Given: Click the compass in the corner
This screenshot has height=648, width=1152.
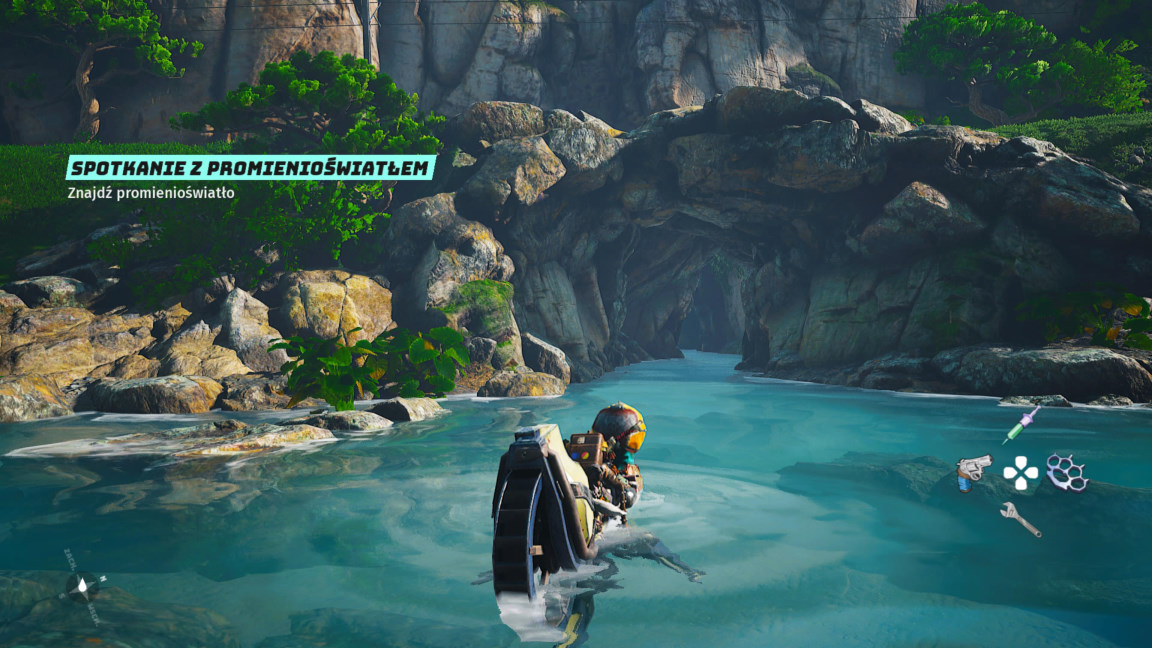Looking at the screenshot, I should tap(83, 586).
